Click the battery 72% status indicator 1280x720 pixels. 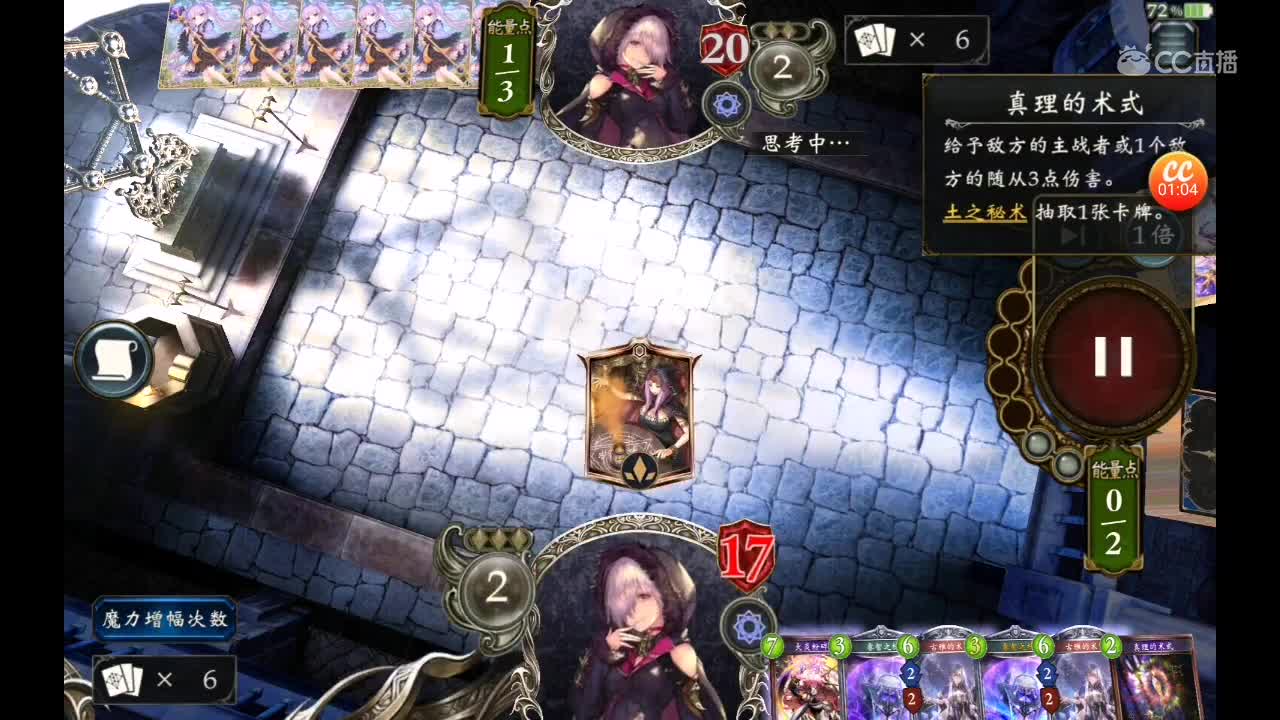click(x=1181, y=8)
